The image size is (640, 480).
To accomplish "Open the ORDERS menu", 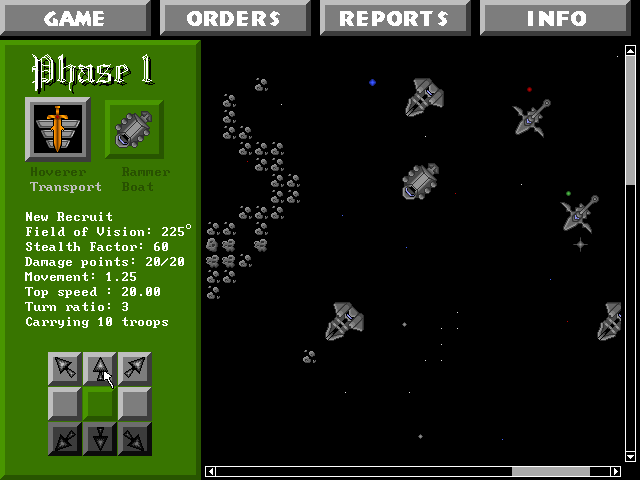I will pyautogui.click(x=234, y=18).
